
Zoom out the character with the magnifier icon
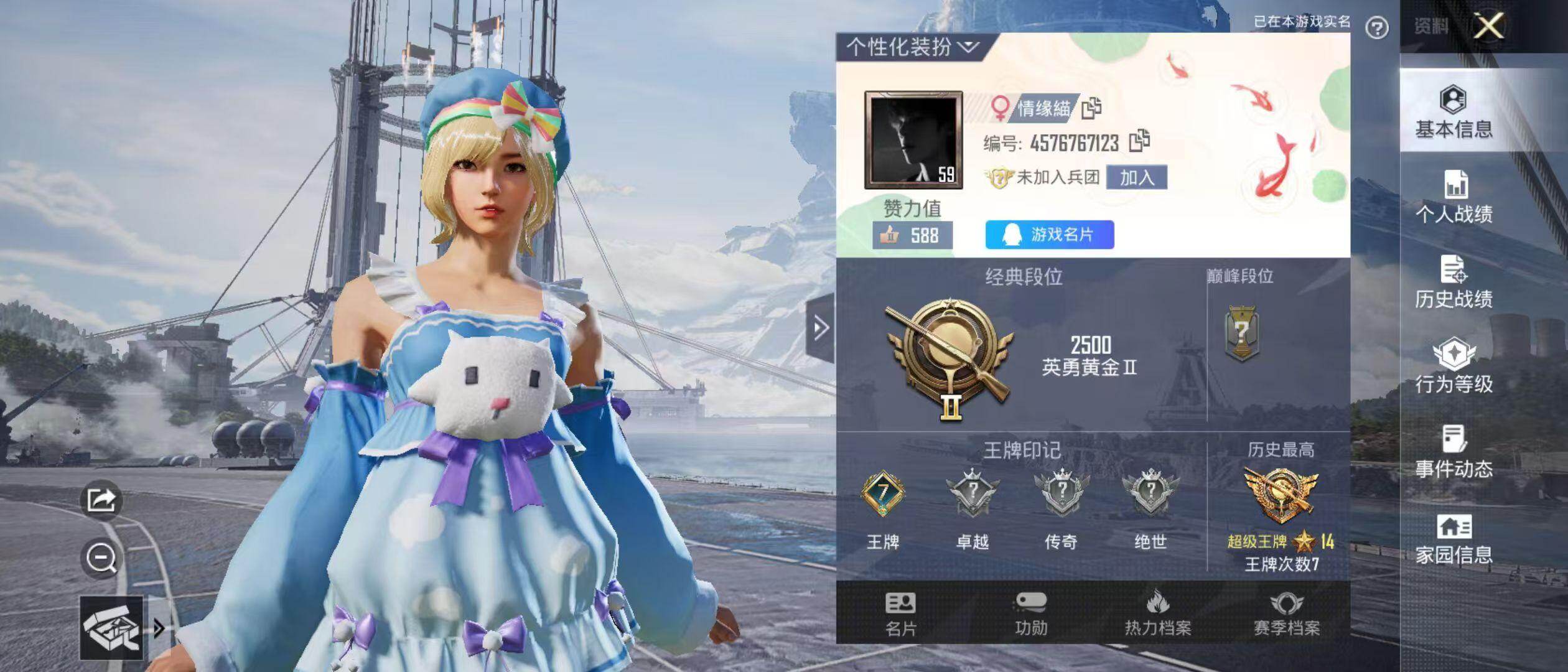point(101,557)
